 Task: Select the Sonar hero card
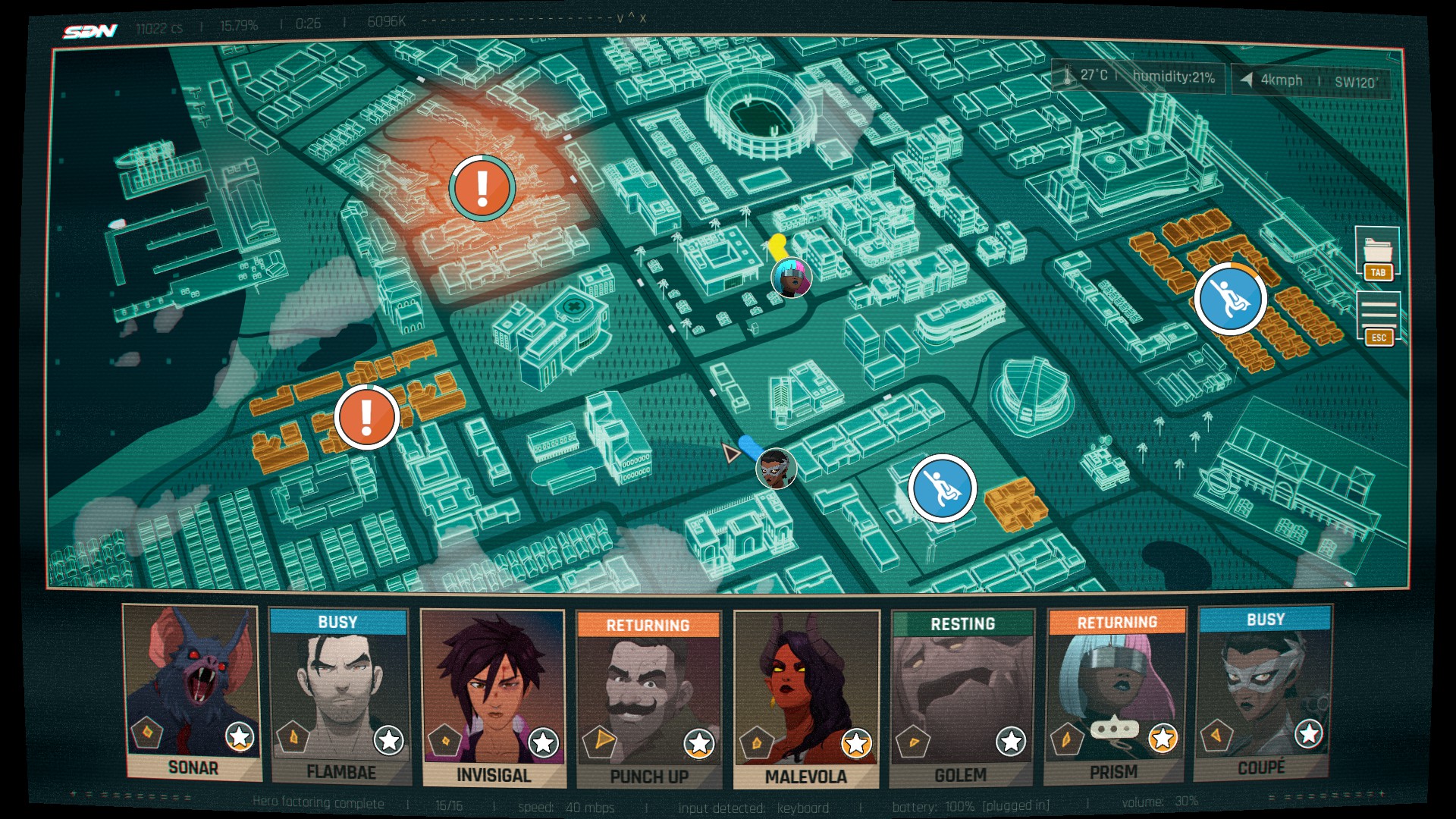pos(193,692)
